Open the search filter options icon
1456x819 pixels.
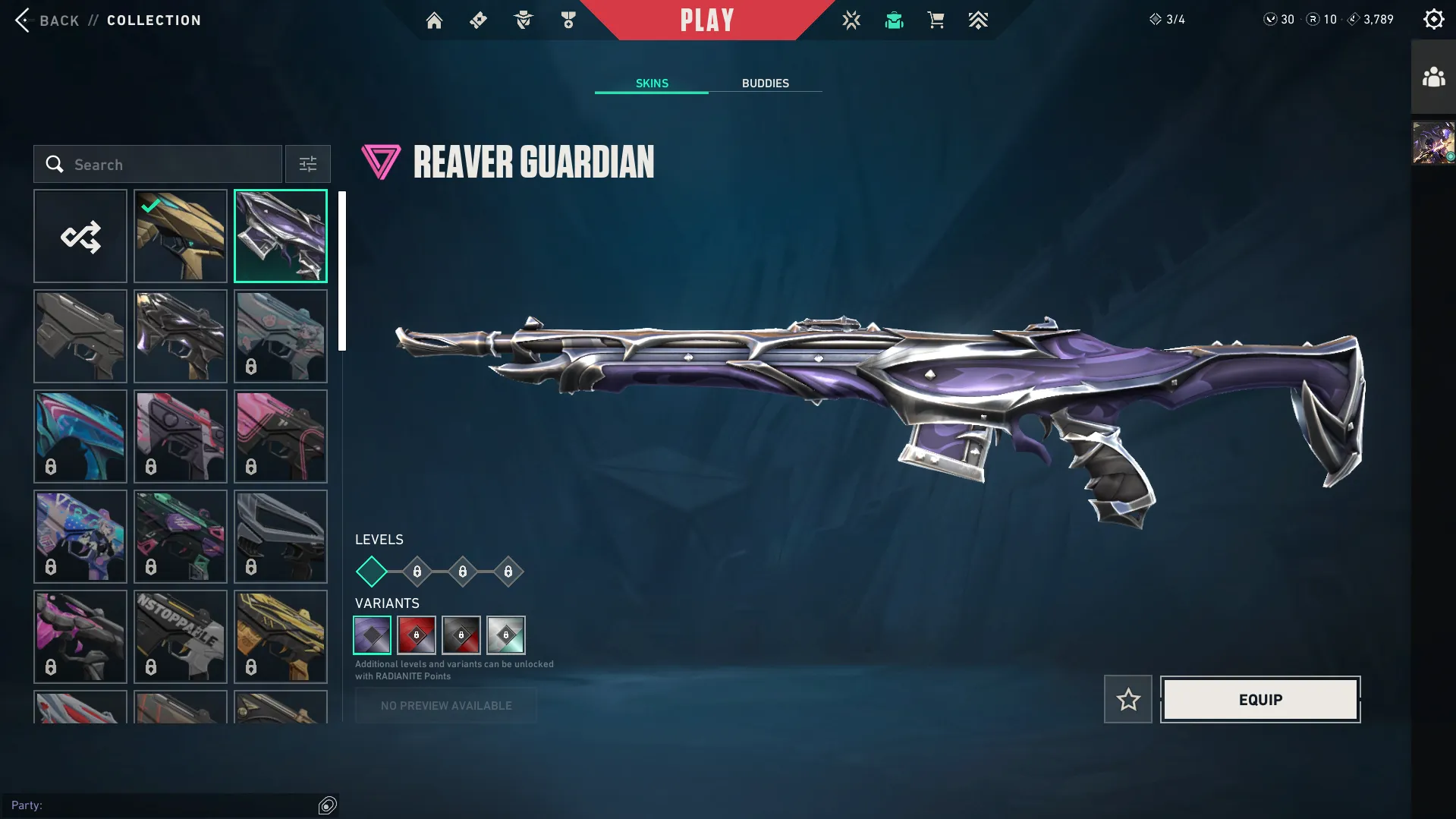click(x=307, y=164)
